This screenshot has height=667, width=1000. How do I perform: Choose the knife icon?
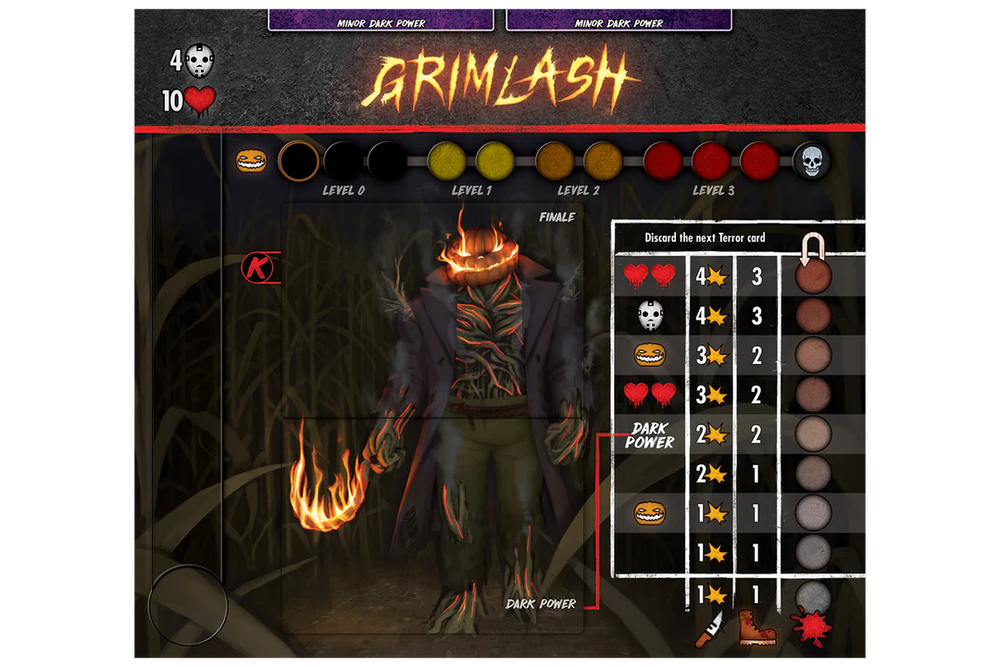click(x=709, y=628)
